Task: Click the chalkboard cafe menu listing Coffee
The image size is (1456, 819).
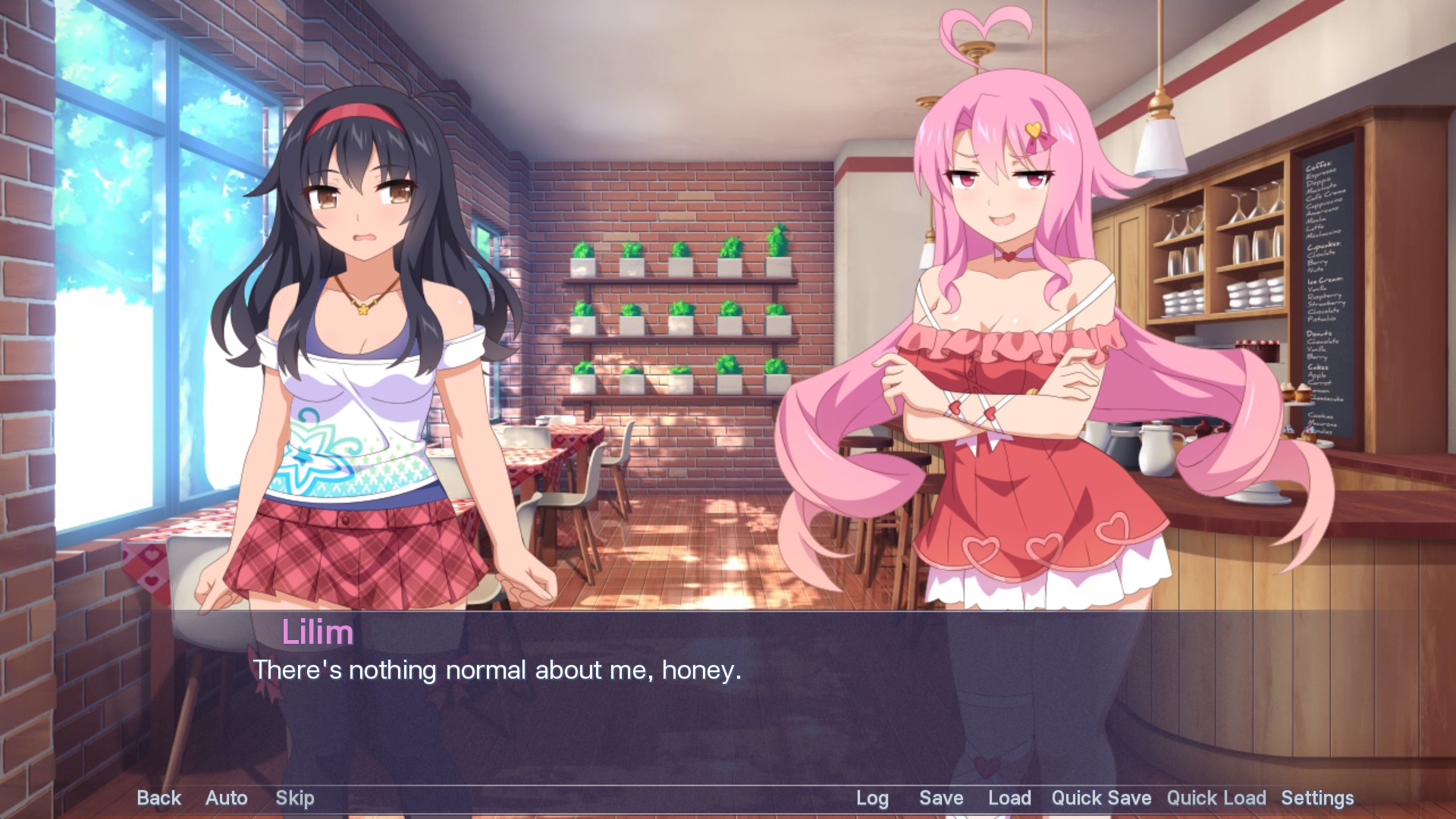Action: (x=1319, y=190)
